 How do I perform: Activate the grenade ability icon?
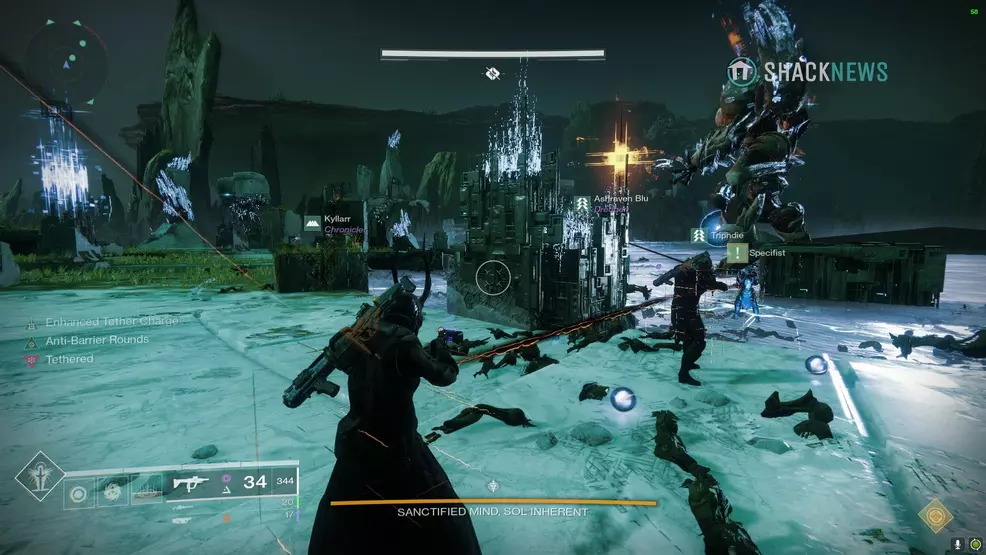pyautogui.click(x=78, y=492)
